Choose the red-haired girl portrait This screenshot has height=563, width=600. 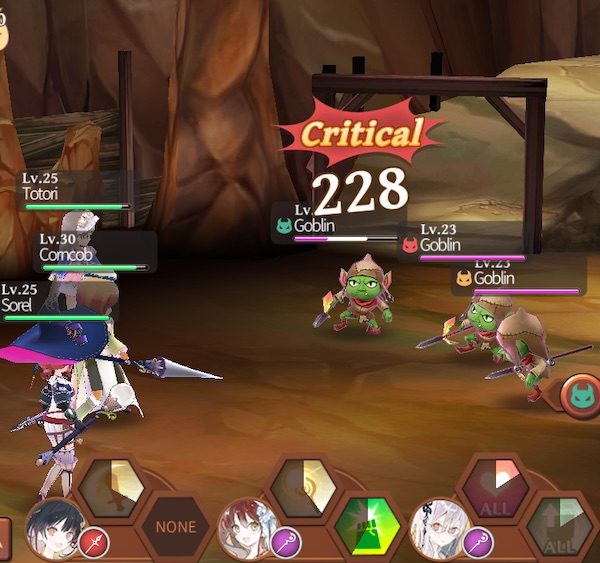[247, 527]
